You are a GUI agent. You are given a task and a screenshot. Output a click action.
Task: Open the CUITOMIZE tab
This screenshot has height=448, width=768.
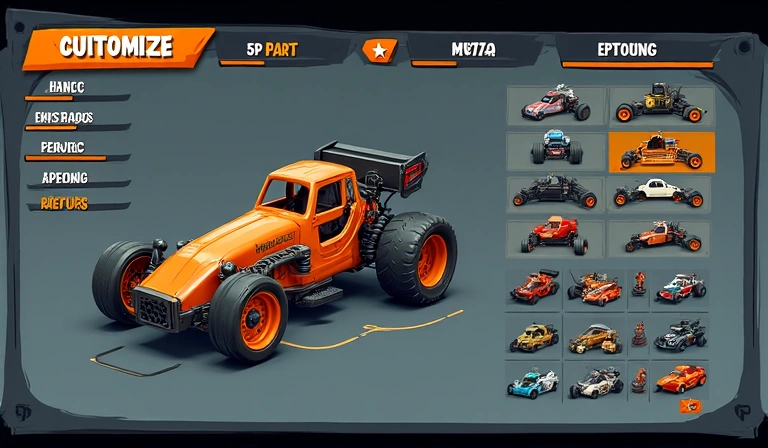click(116, 47)
